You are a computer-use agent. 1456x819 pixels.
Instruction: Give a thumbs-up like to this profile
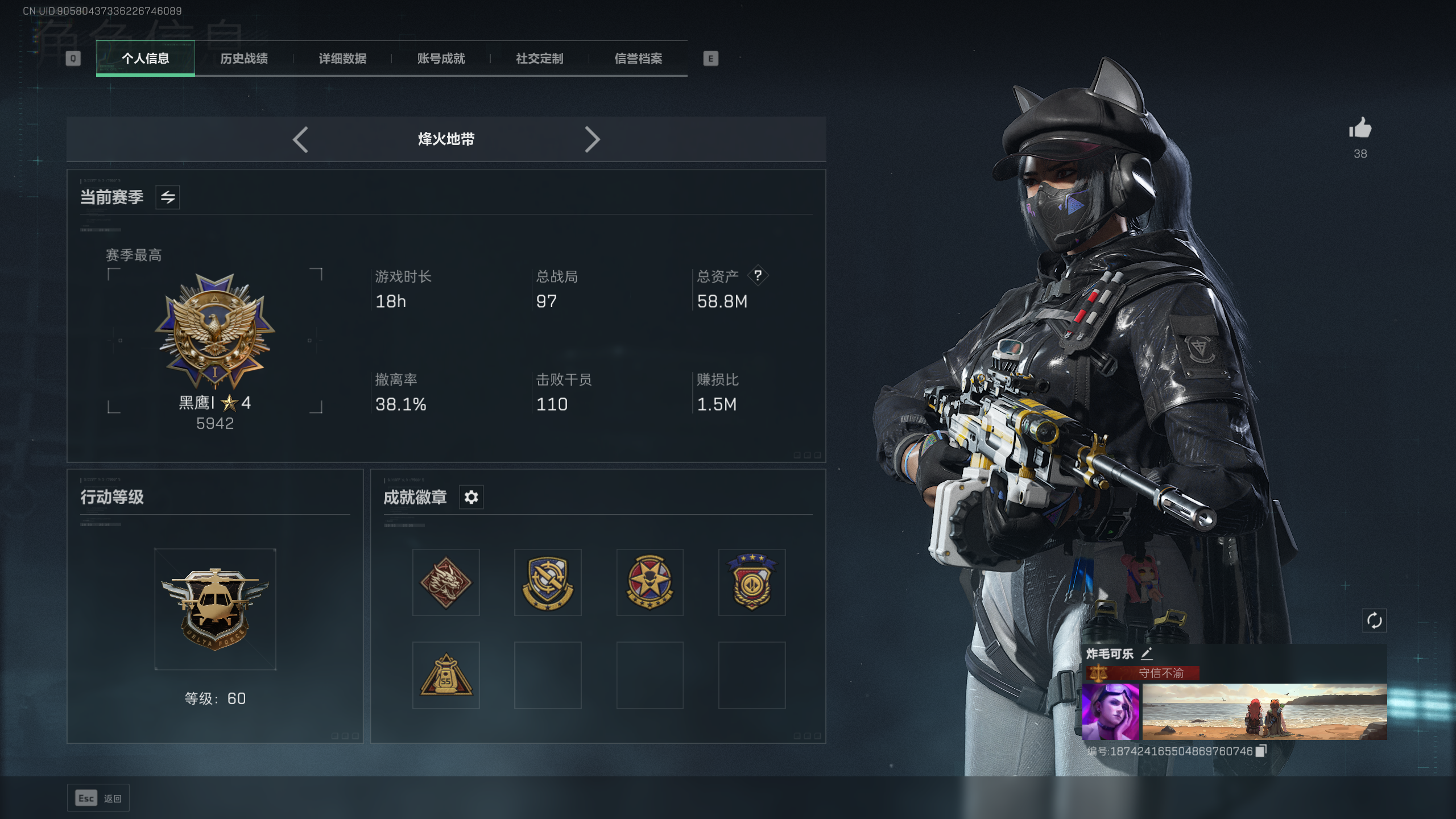pos(1360,129)
